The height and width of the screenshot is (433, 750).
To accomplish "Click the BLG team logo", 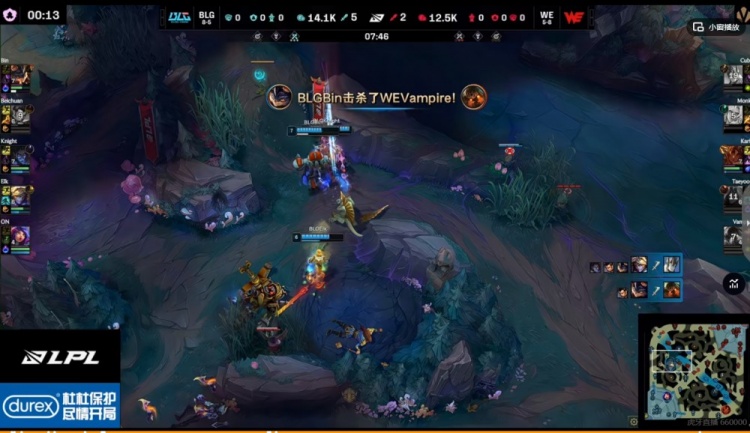I will coord(179,17).
